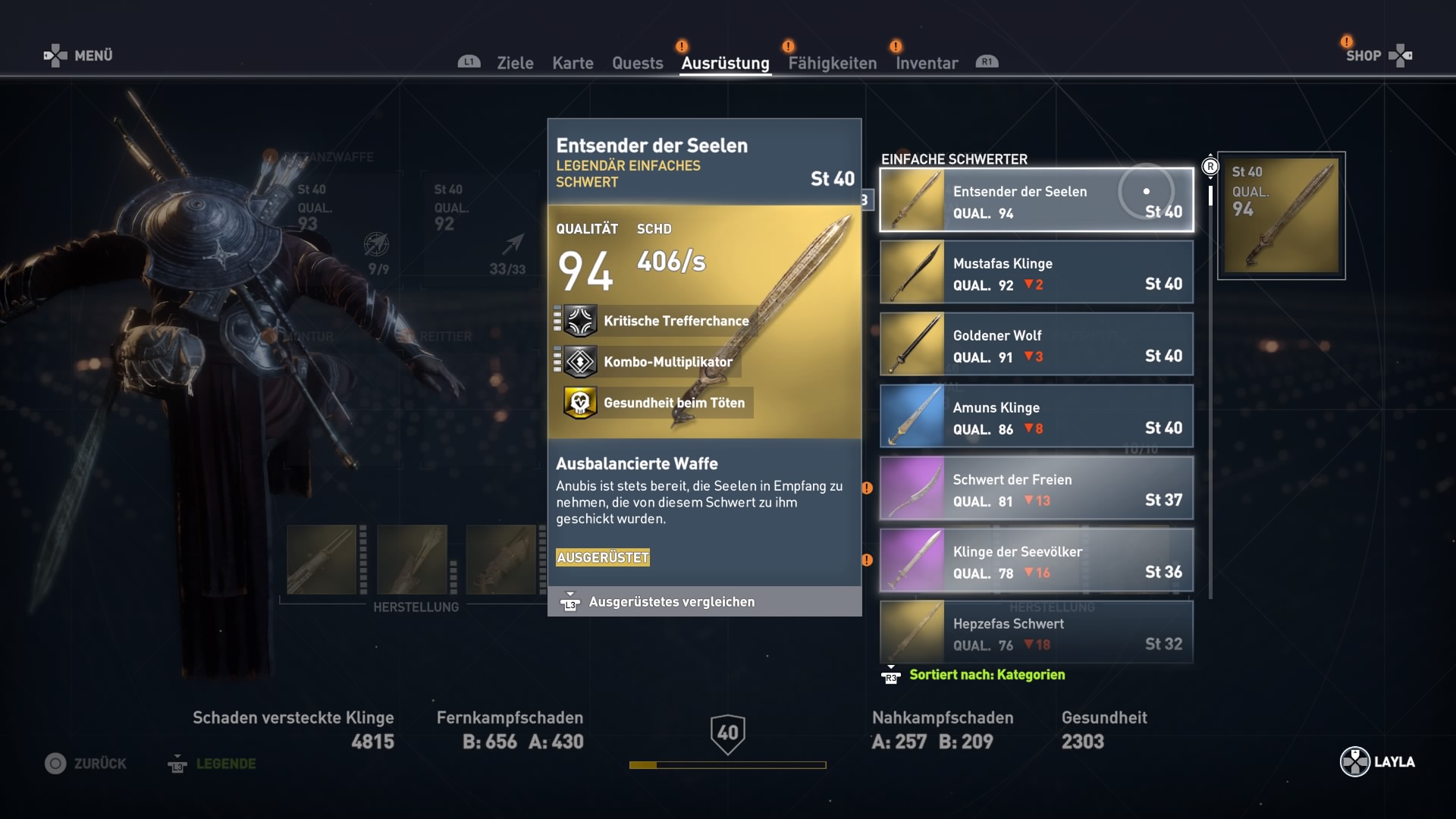
Task: Switch to the Ziele tab
Action: click(515, 64)
